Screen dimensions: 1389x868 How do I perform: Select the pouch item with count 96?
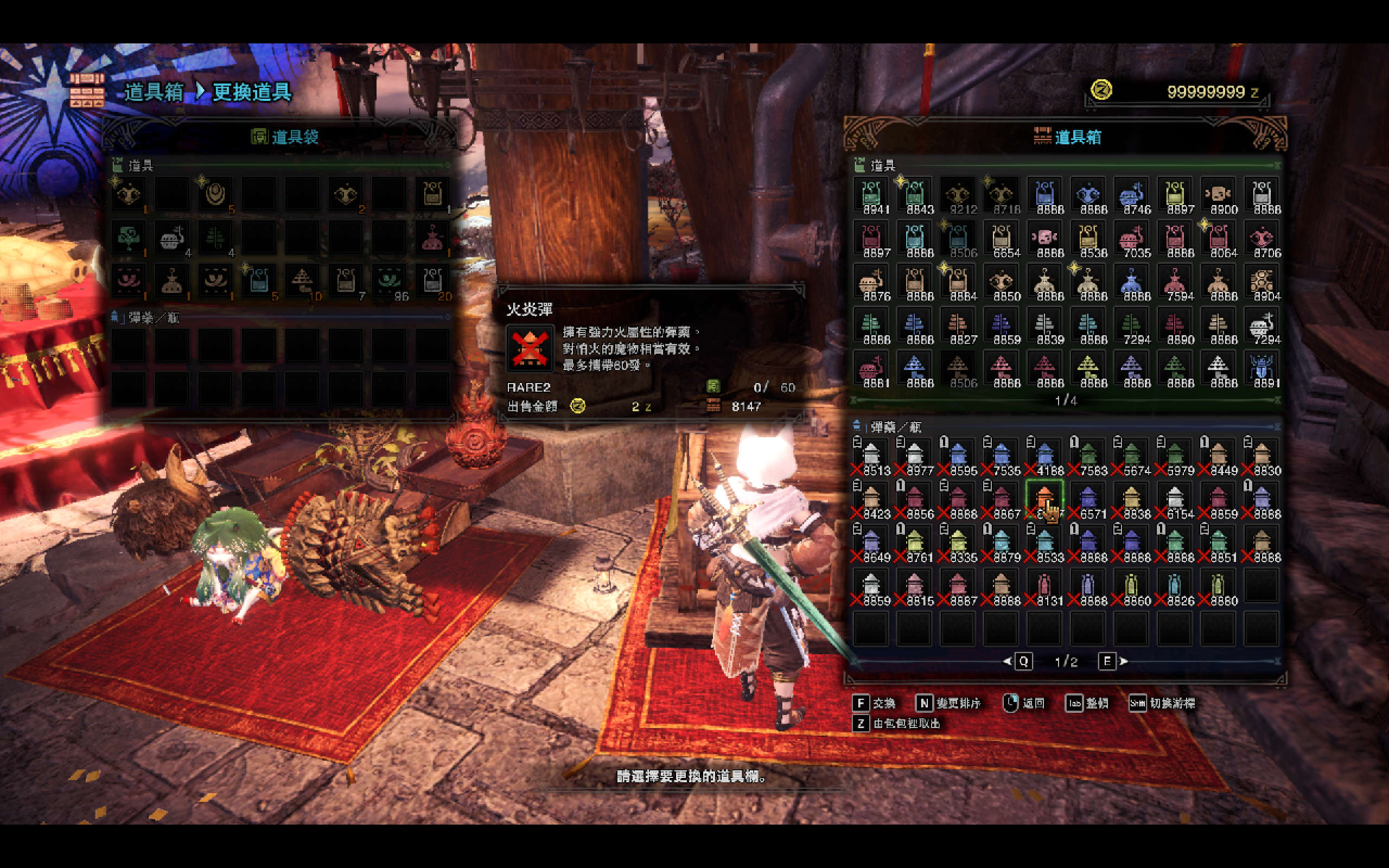tap(388, 282)
